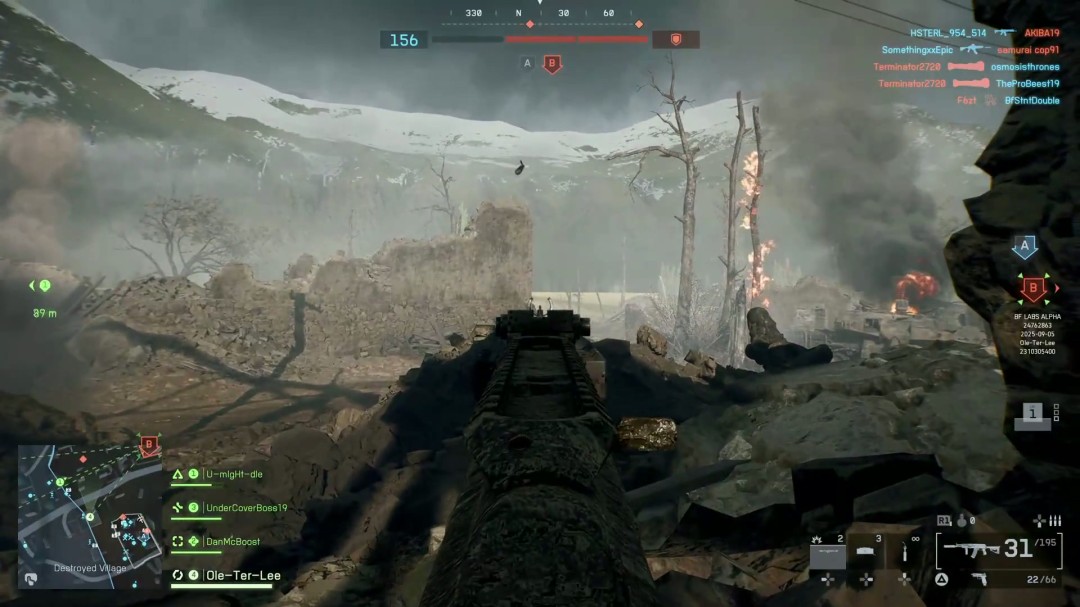This screenshot has height=607, width=1080.
Task: Select the gadget slot with 3 charges
Action: point(866,550)
